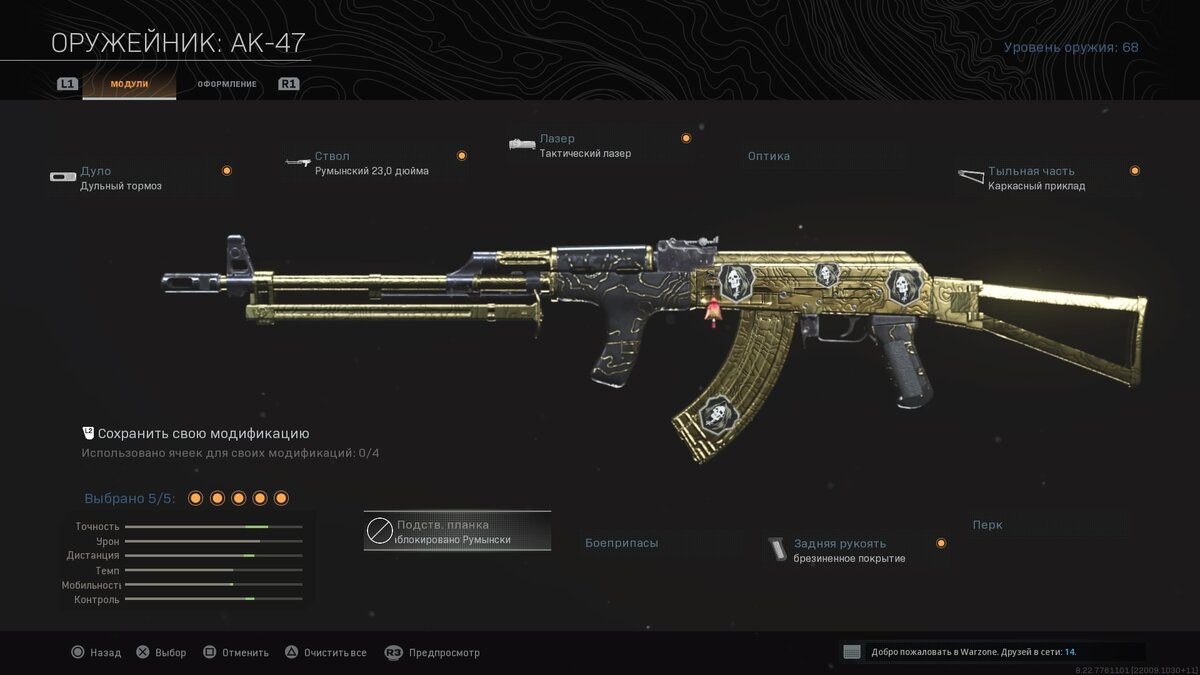This screenshot has height=675, width=1200.
Task: Clear all attachments with Очистить все
Action: click(x=325, y=653)
